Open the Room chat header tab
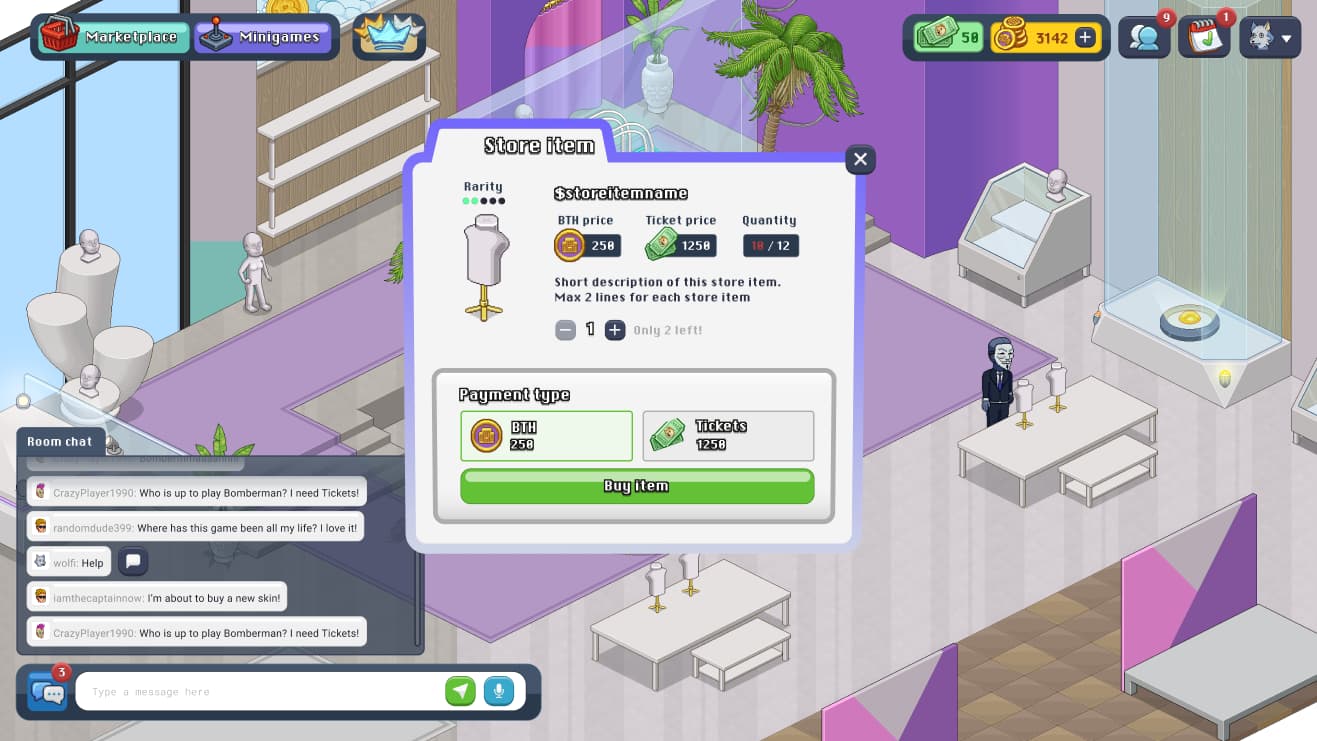 pos(60,441)
